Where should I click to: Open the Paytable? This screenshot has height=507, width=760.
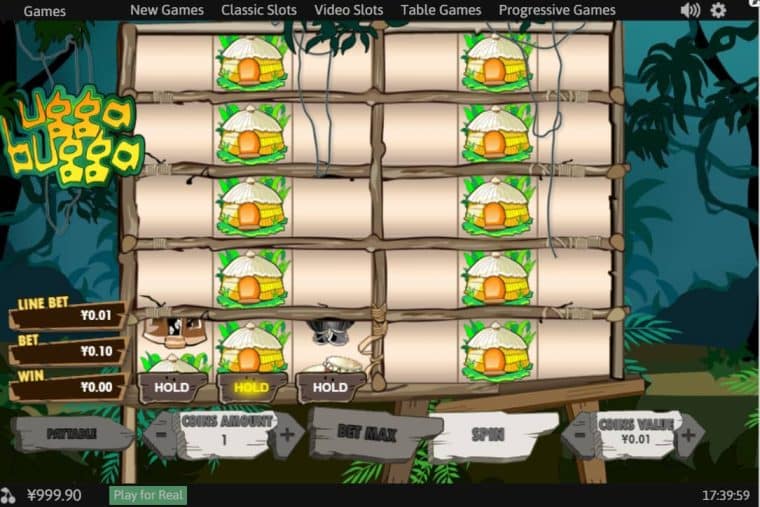pyautogui.click(x=70, y=434)
